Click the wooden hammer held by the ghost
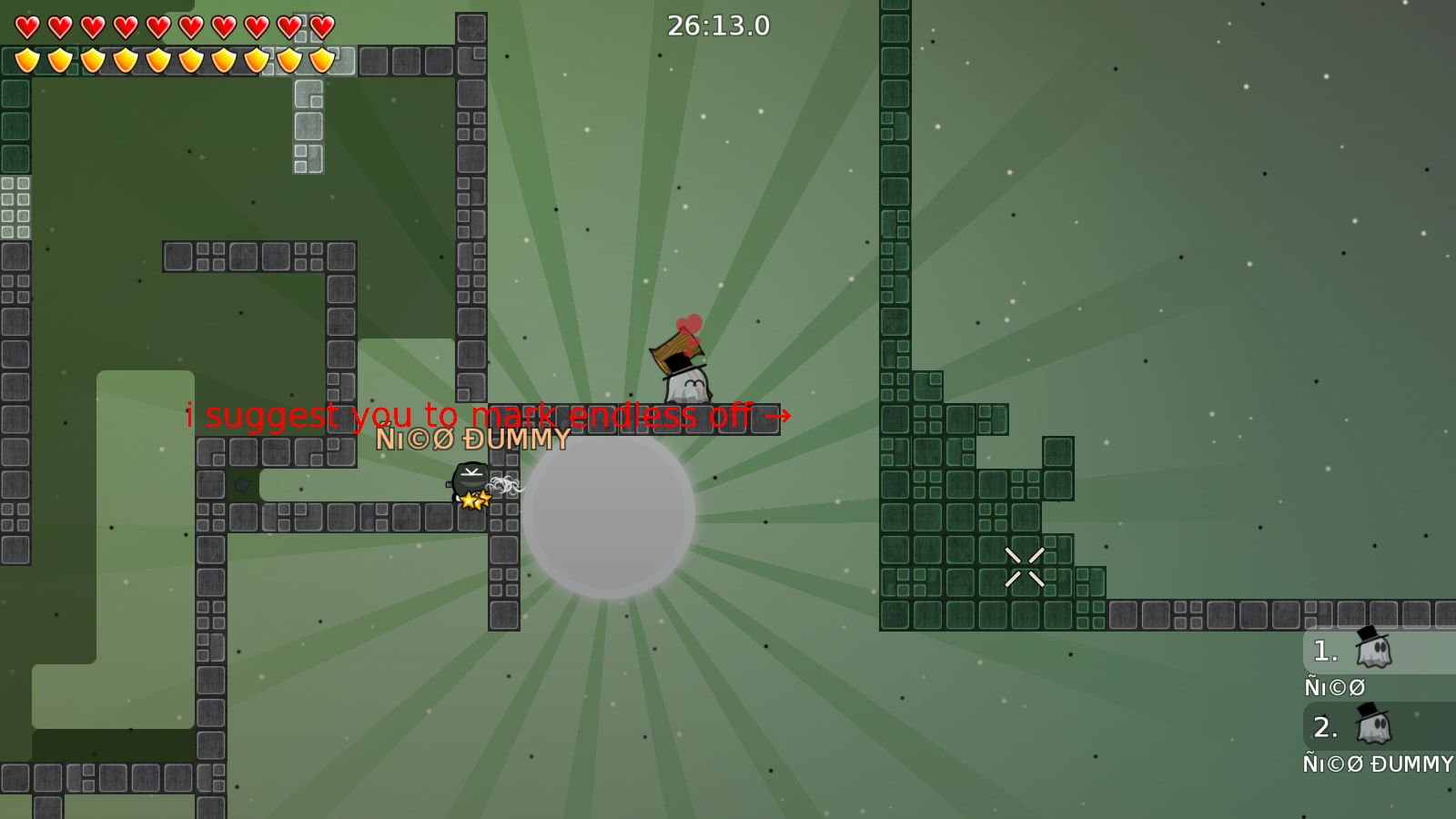Image resolution: width=1456 pixels, height=819 pixels. 674,350
